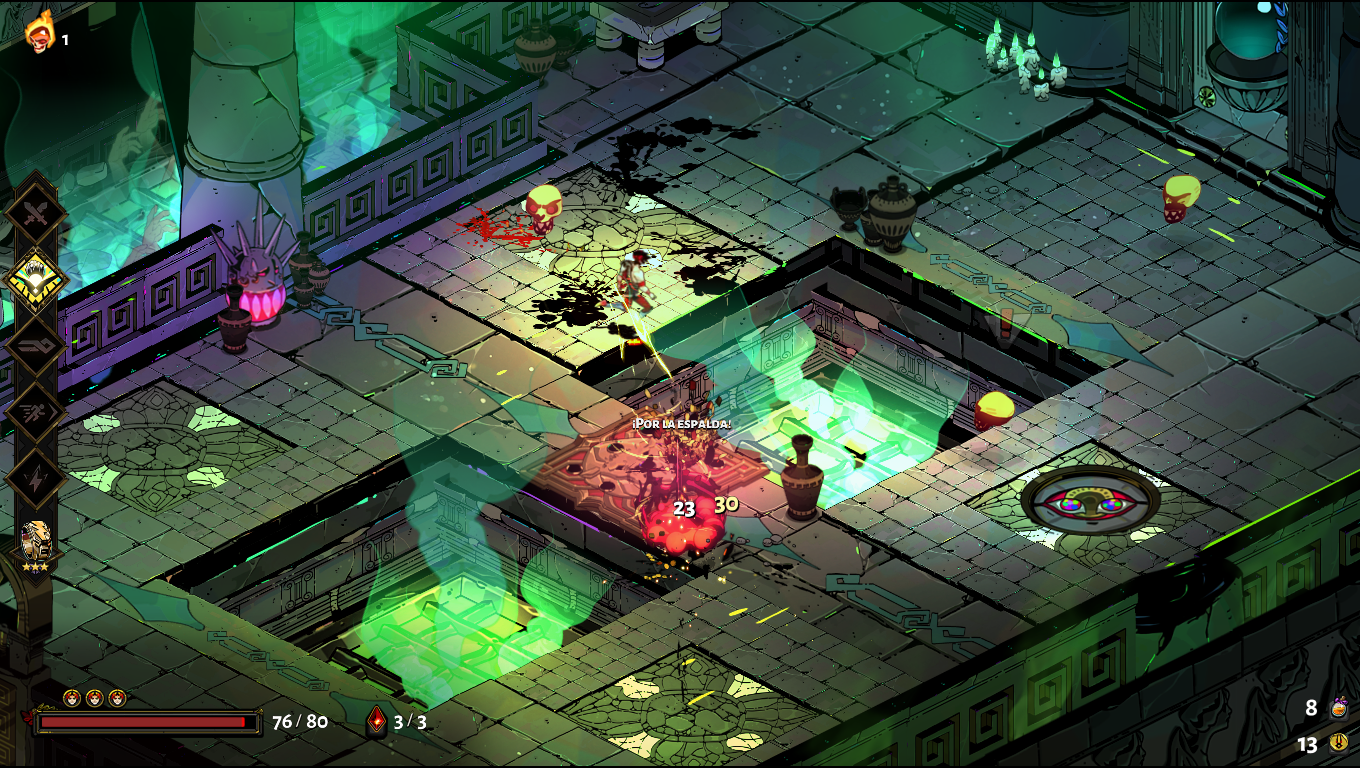The height and width of the screenshot is (768, 1360).
Task: Click the gold obol coin icon
Action: (x=1339, y=743)
